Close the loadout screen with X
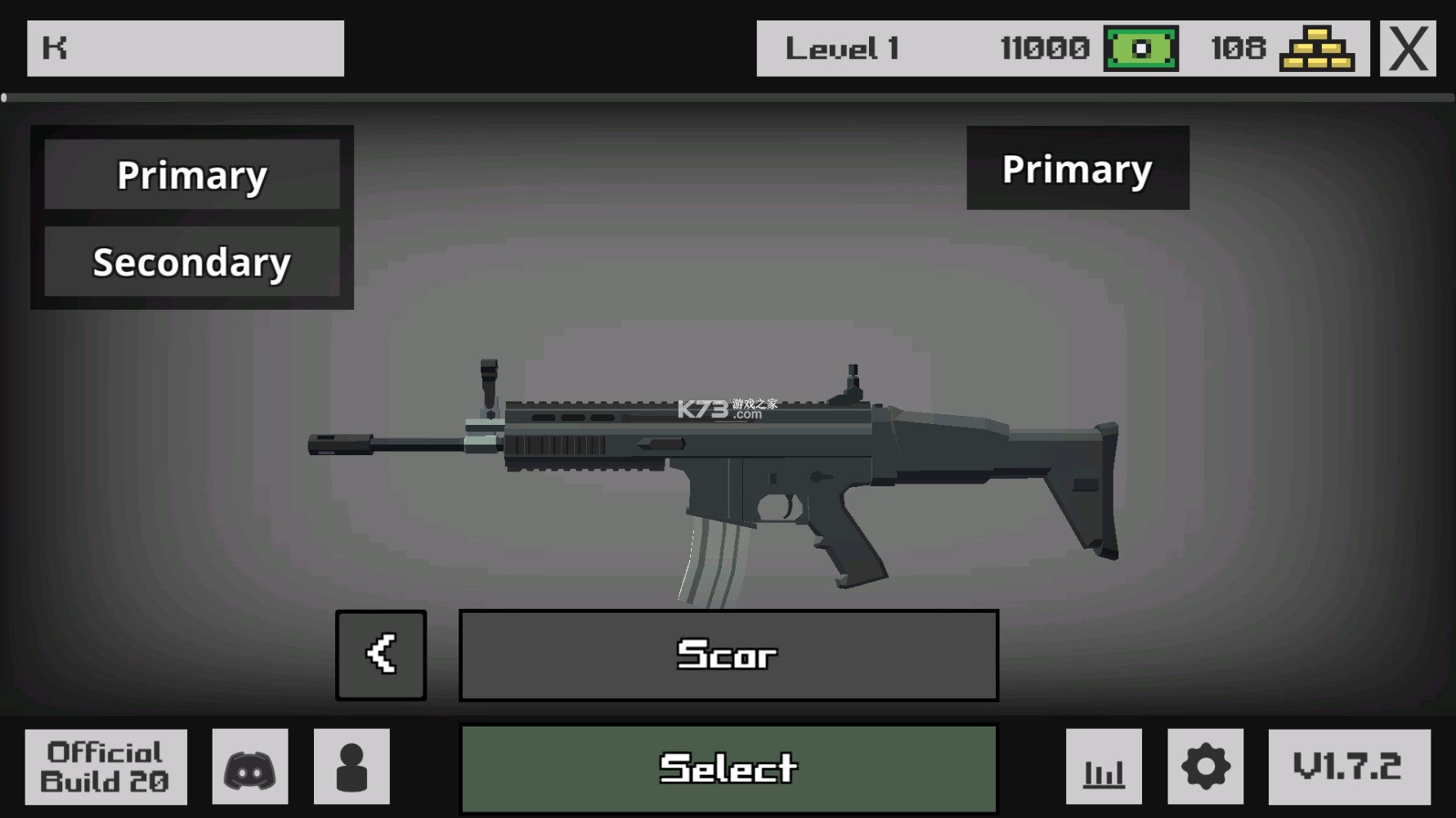The width and height of the screenshot is (1456, 818). [1408, 47]
